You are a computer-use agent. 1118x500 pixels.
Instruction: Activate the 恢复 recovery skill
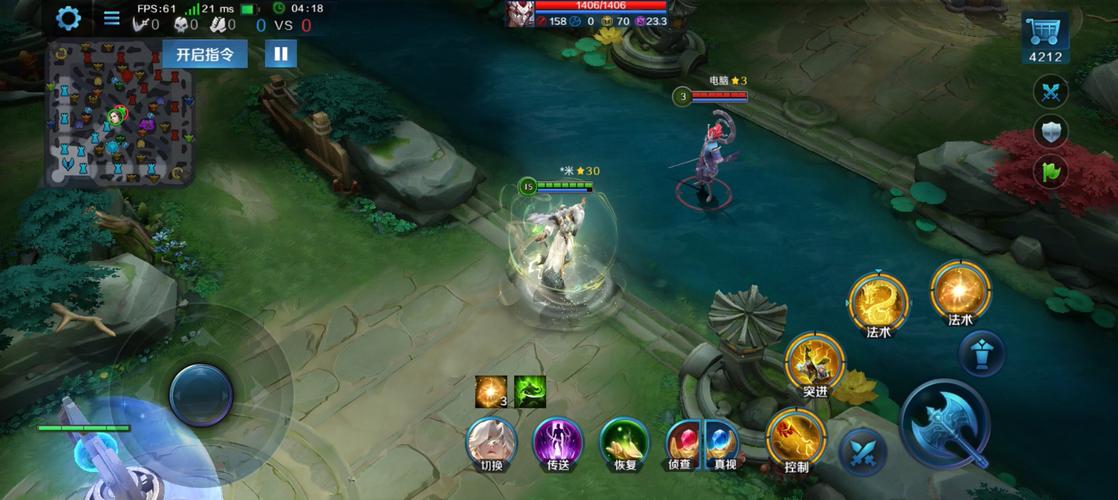point(624,442)
